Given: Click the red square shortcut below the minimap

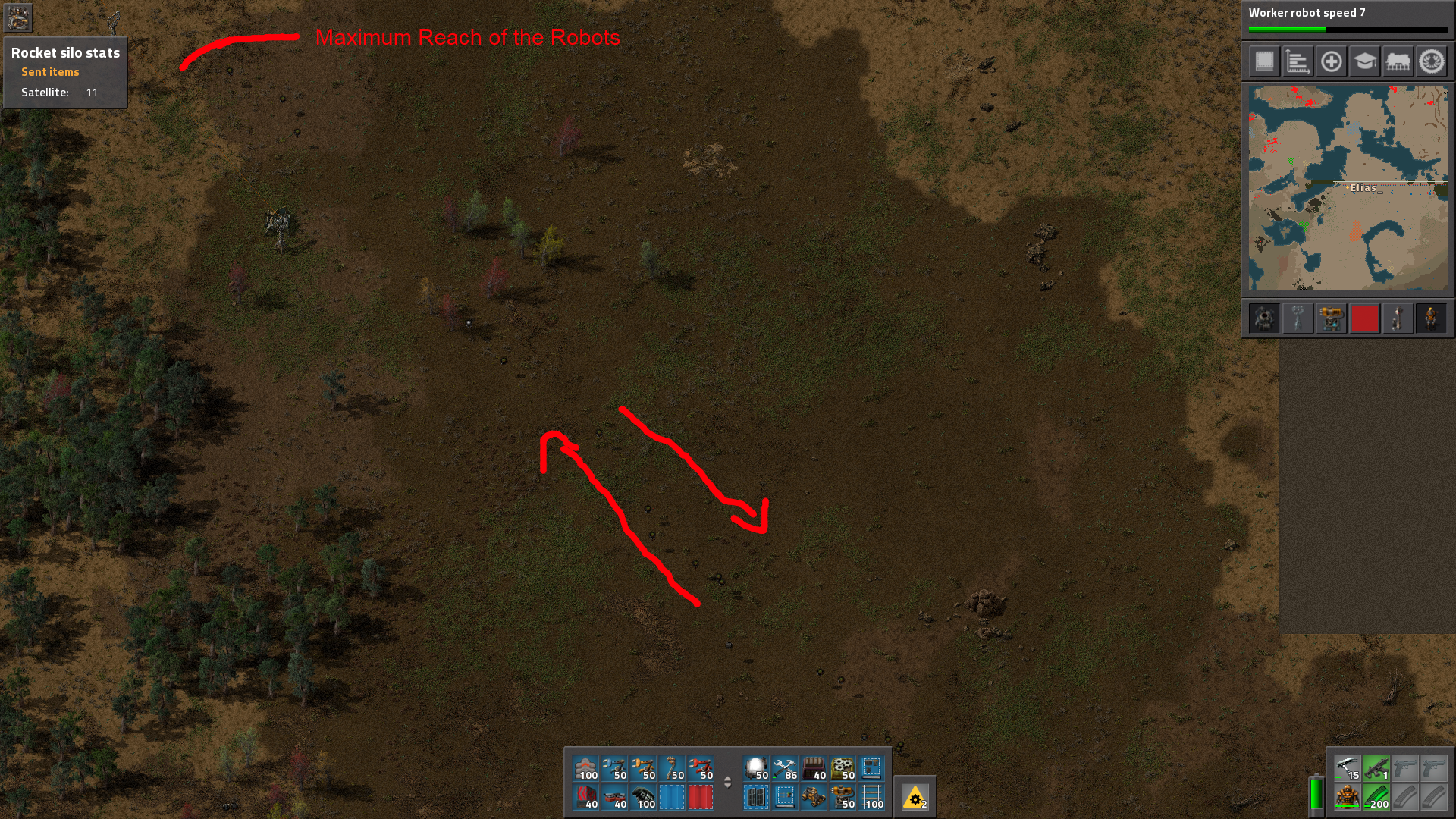Looking at the screenshot, I should 1365,318.
